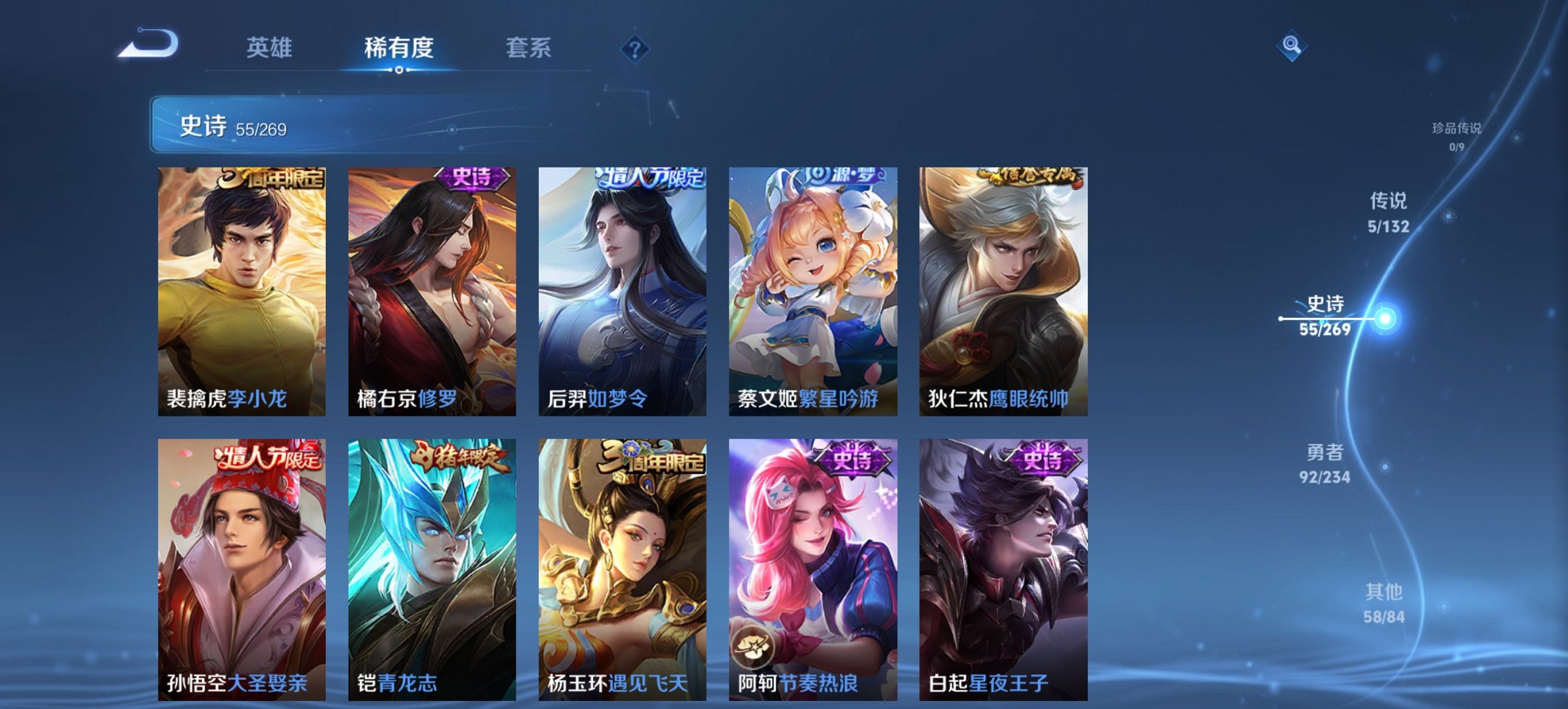Click the question mark help icon
This screenshot has width=1568, height=709.
click(635, 49)
